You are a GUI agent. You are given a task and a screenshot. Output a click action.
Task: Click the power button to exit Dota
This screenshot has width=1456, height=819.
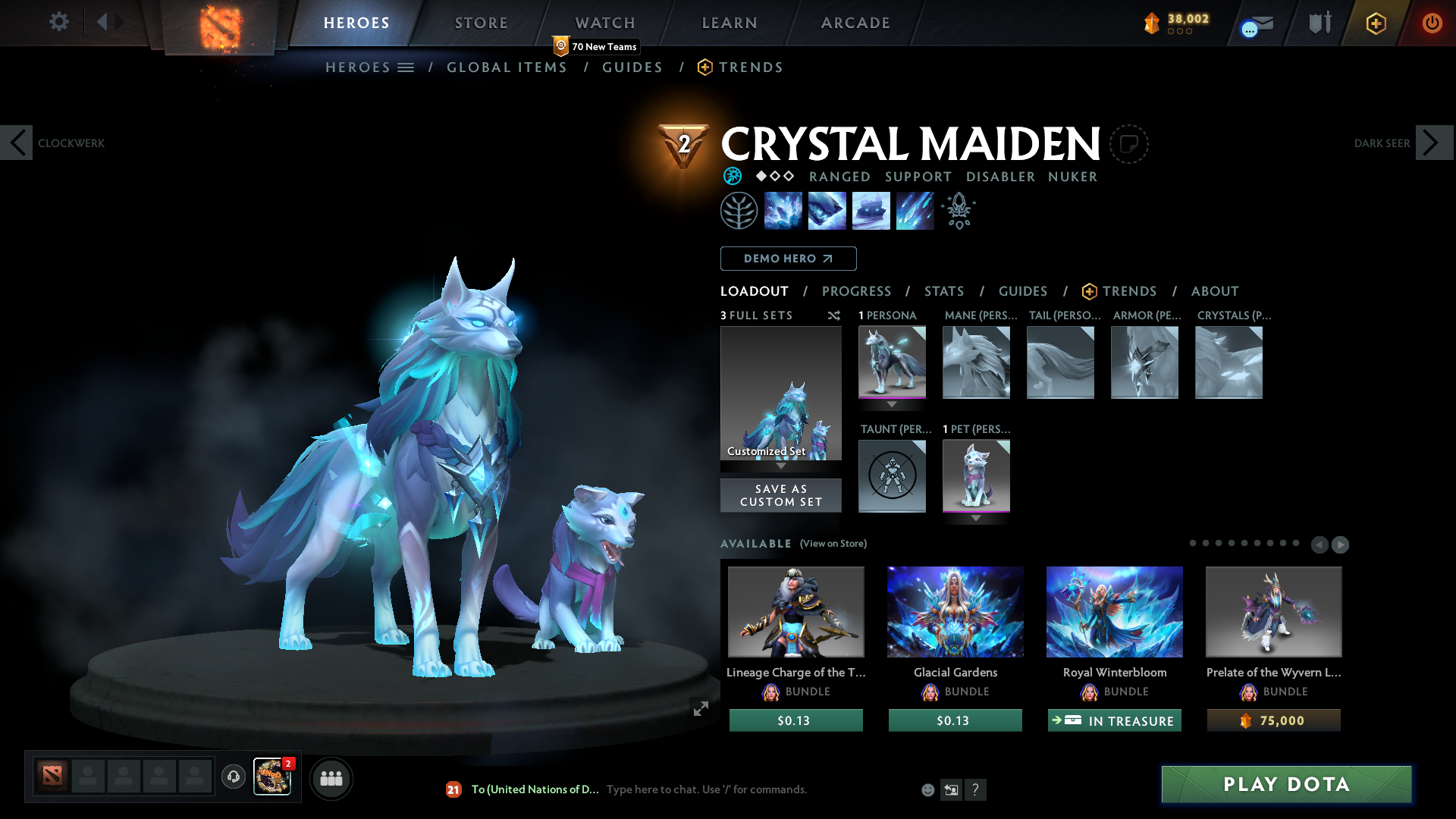1432,23
